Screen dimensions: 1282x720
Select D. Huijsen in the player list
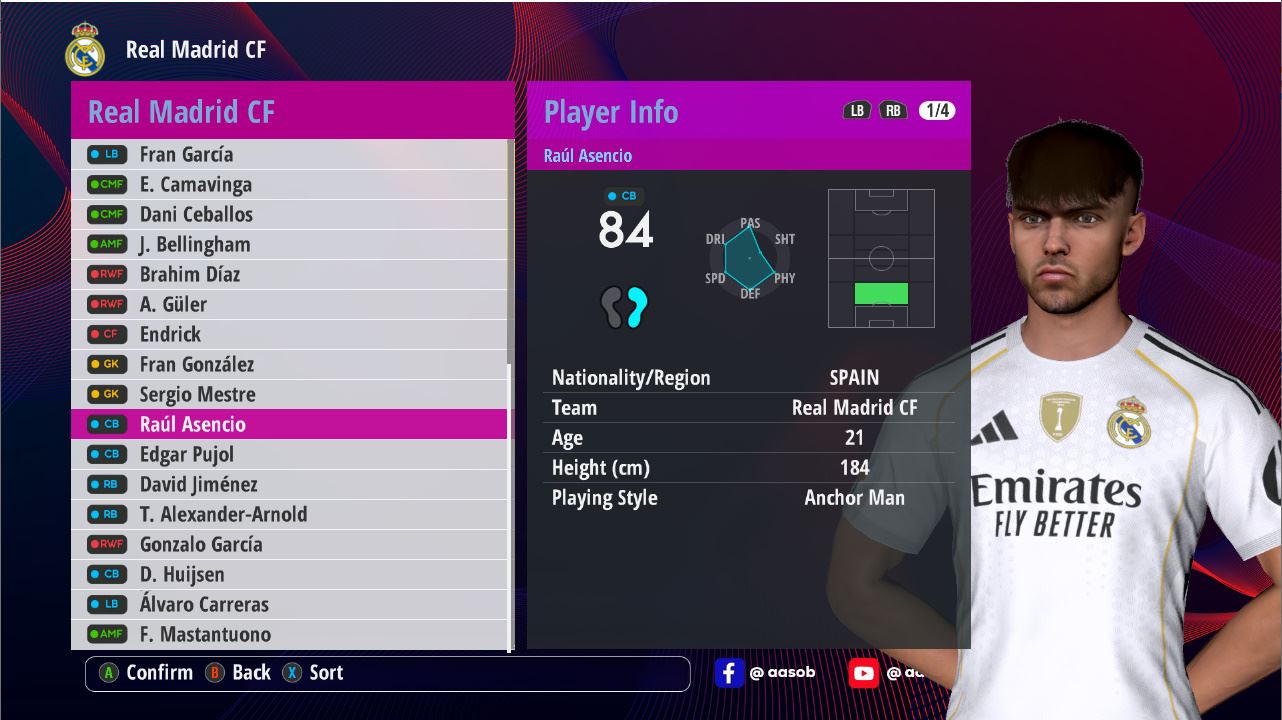tap(290, 574)
